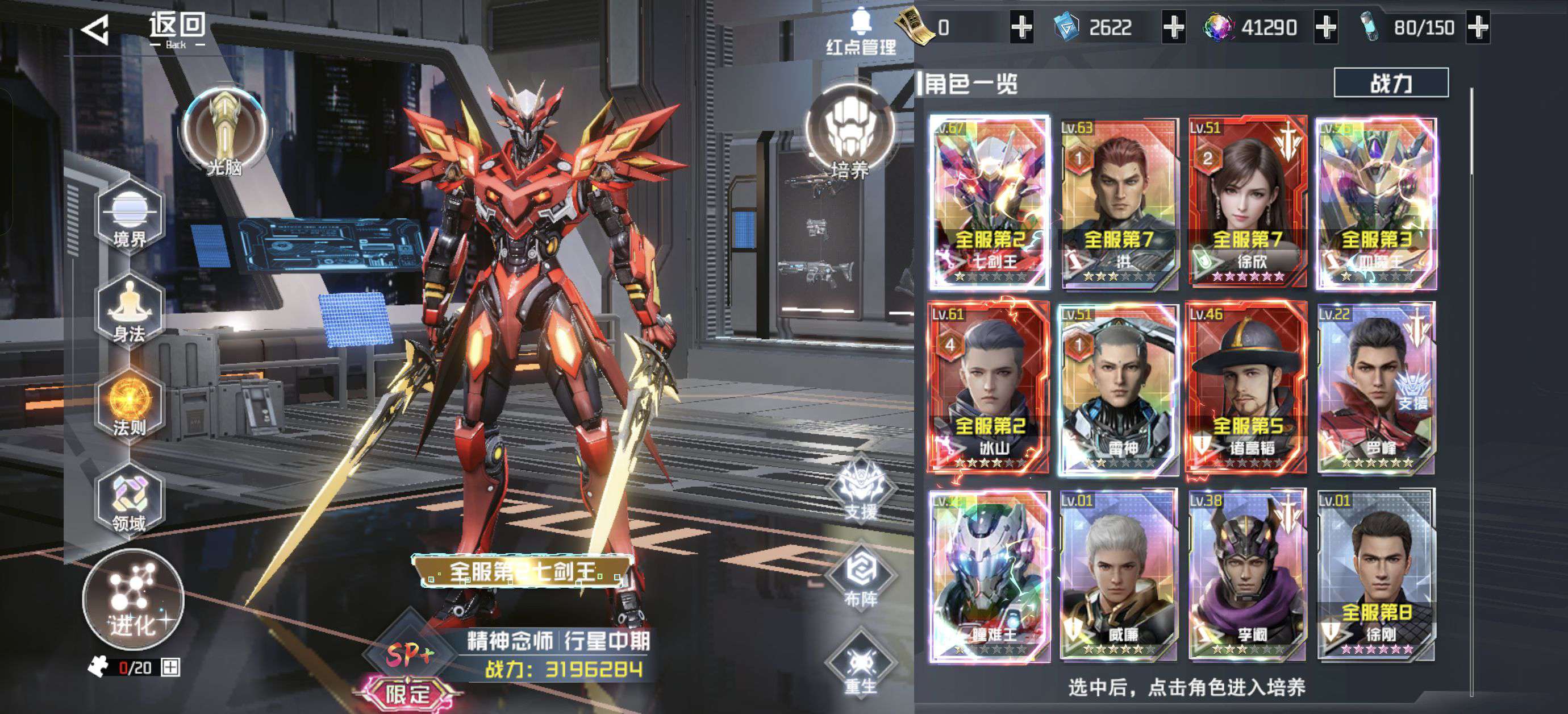1568x714 pixels.
Task: Select the 徐欣 character card
Action: point(1247,202)
